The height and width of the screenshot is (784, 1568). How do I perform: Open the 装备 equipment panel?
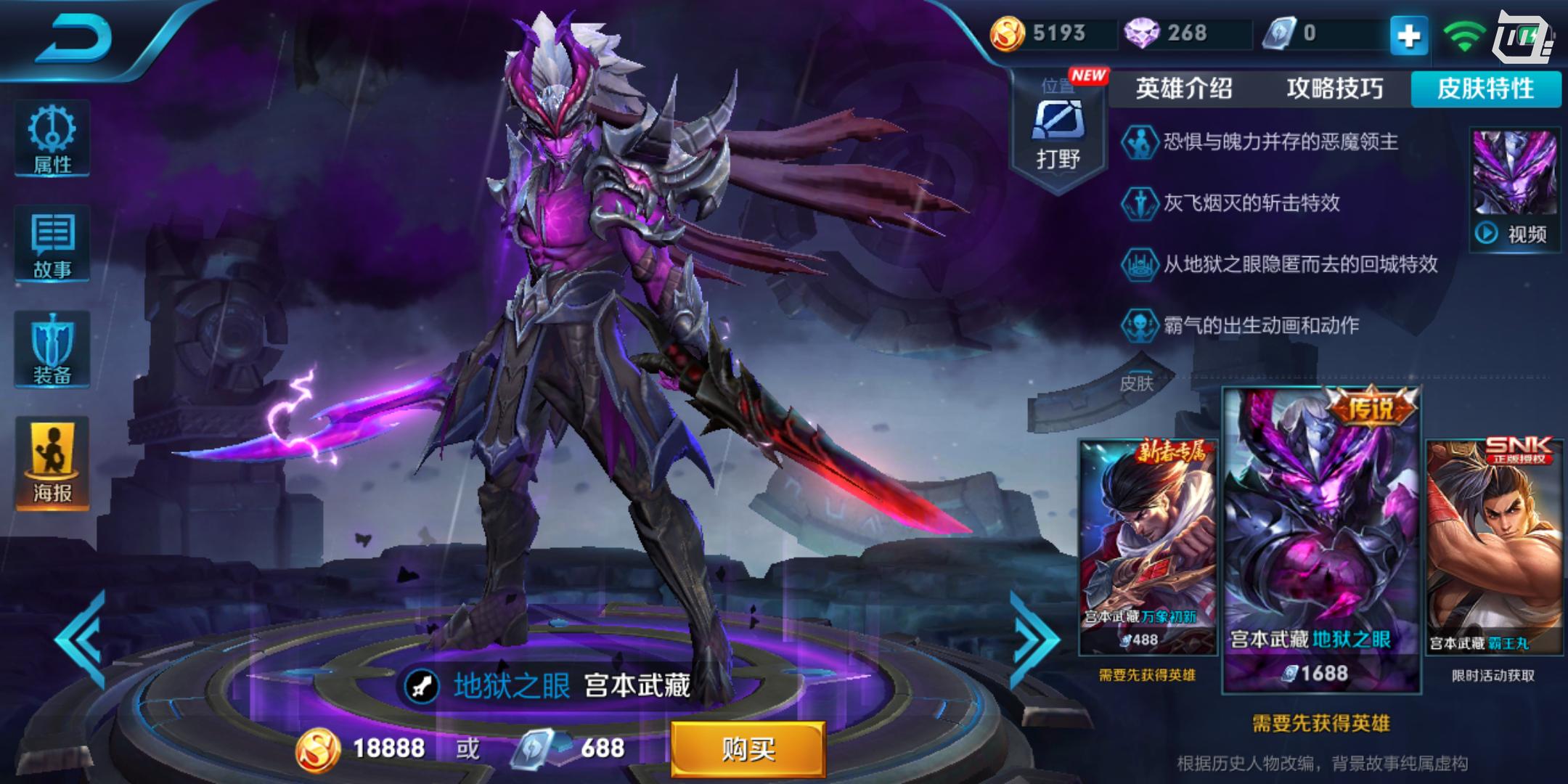tap(52, 350)
